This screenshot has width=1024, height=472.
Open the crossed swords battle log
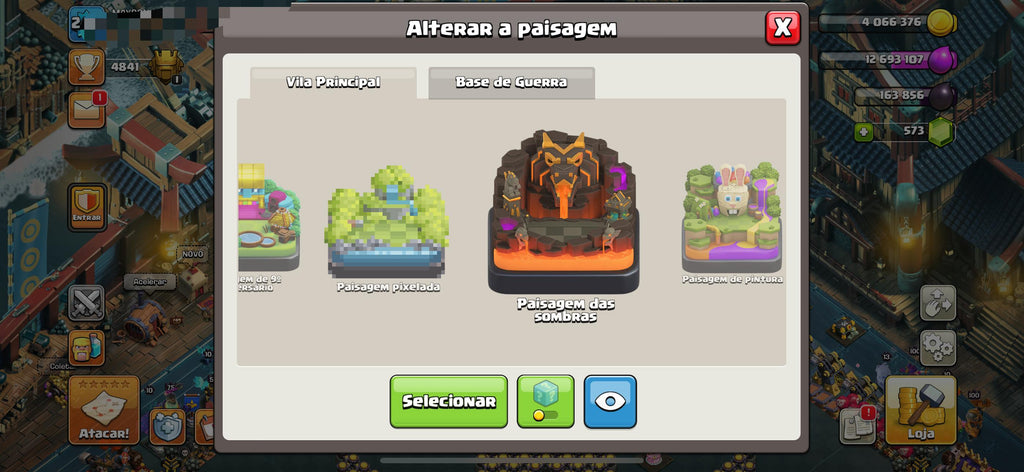87,302
